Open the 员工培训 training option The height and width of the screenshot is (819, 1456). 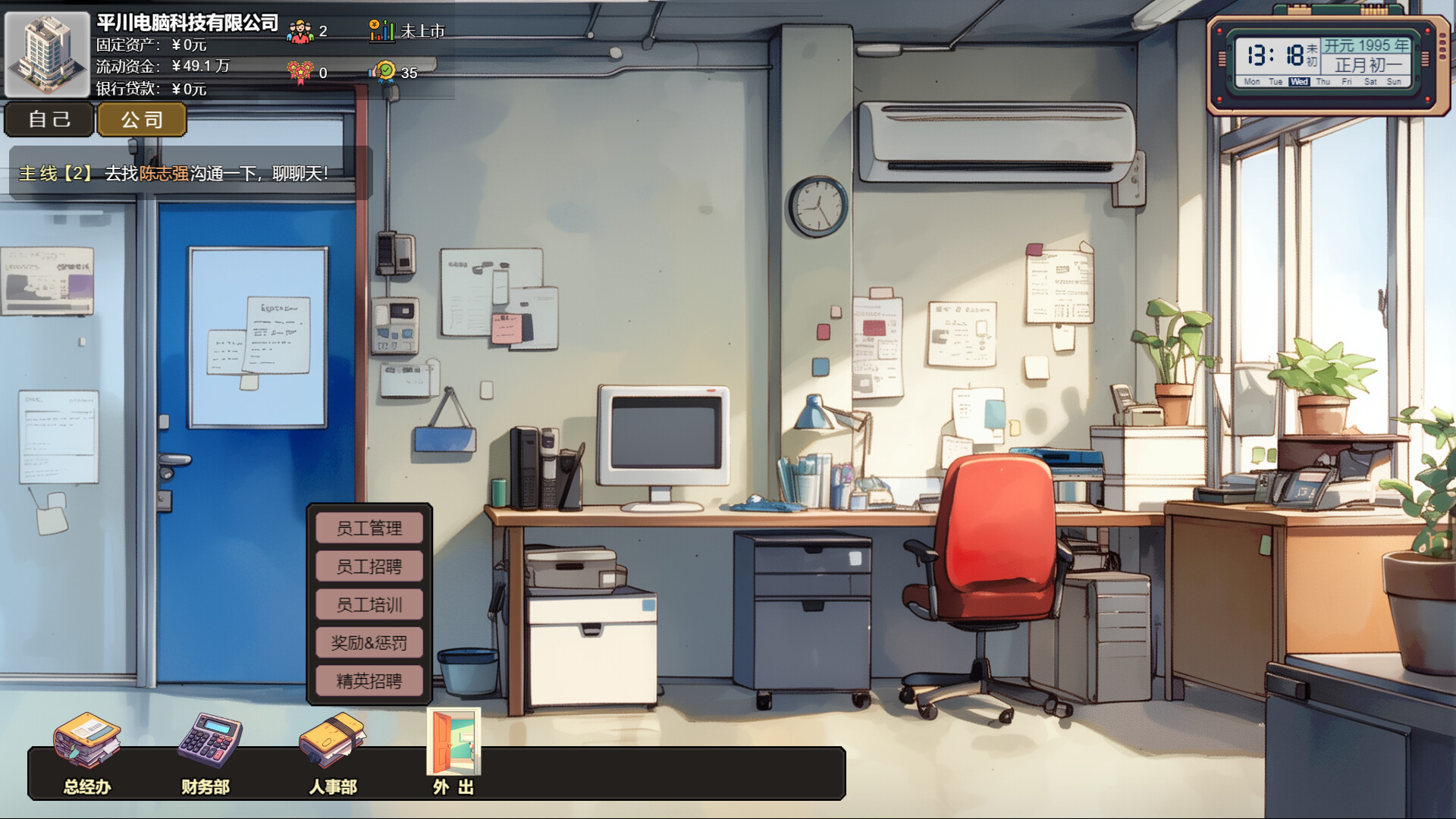click(369, 605)
